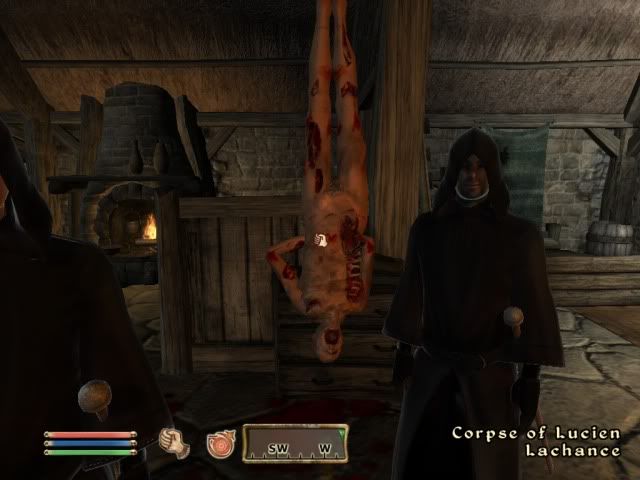Click the equipped fist weapon icon
Viewport: 640px width, 480px height.
coord(177,440)
